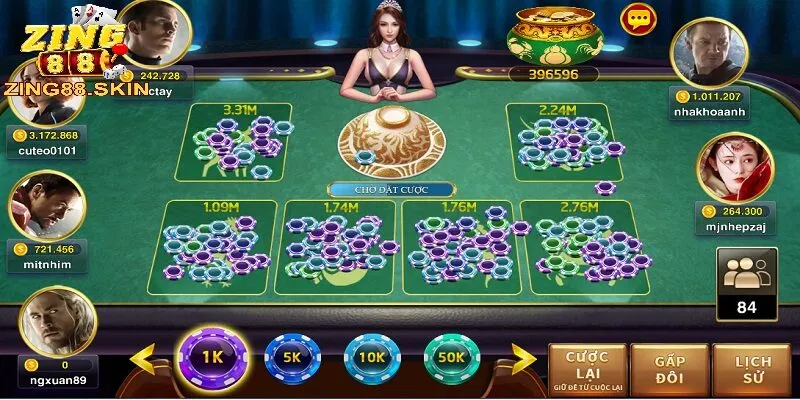800x400 pixels.
Task: View player nhakhoaanh's avatar
Action: 709,55
